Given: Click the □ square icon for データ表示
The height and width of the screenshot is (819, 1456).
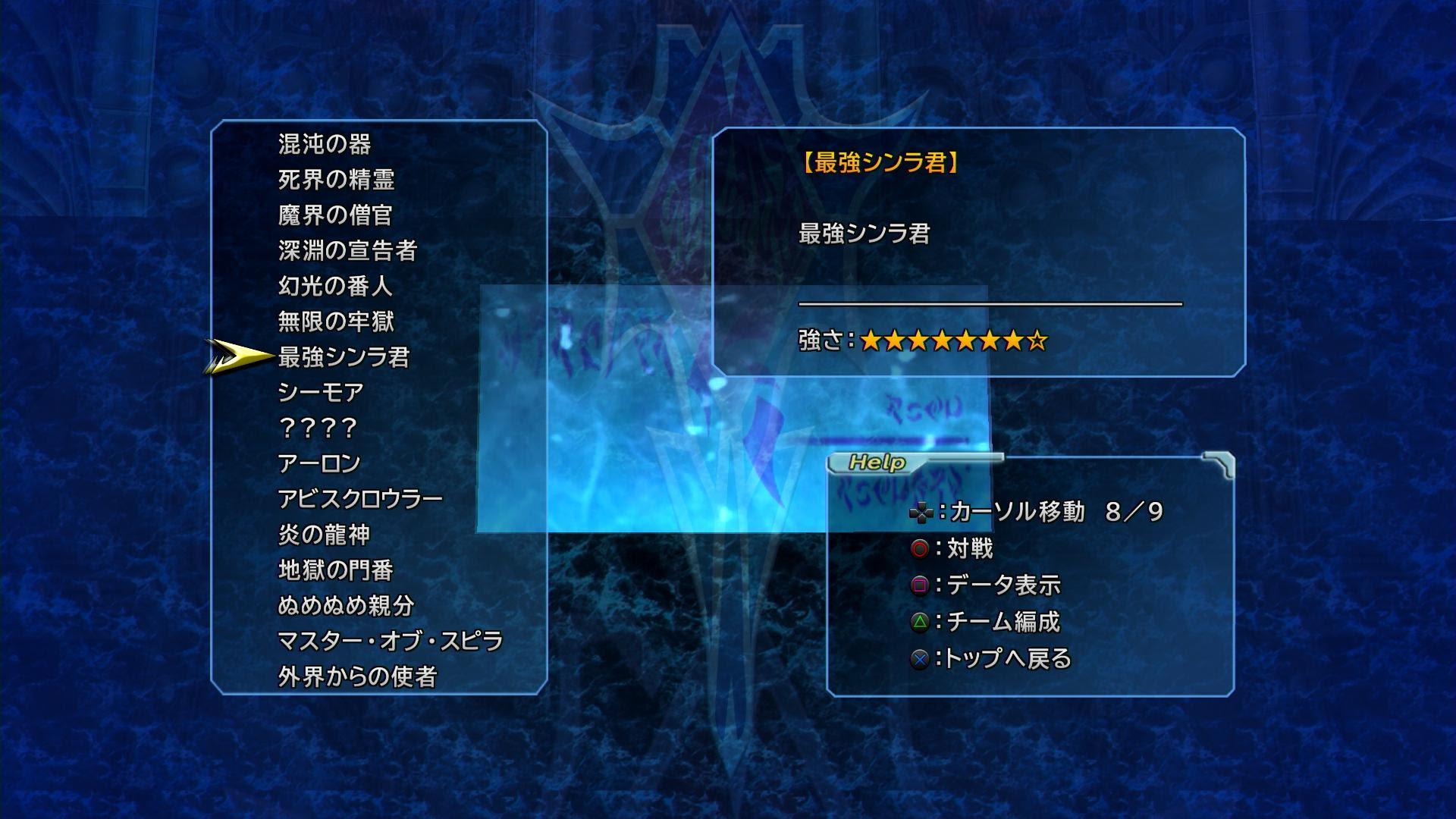Looking at the screenshot, I should (x=920, y=585).
